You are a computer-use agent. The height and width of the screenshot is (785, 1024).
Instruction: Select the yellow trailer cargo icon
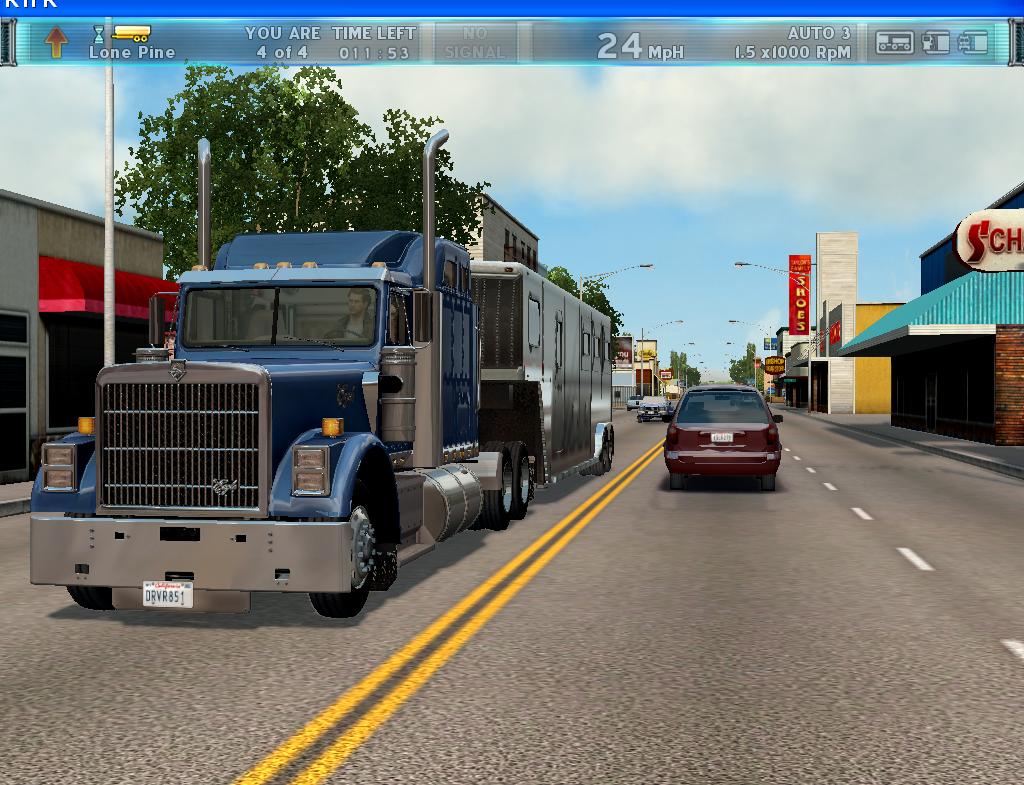[131, 33]
